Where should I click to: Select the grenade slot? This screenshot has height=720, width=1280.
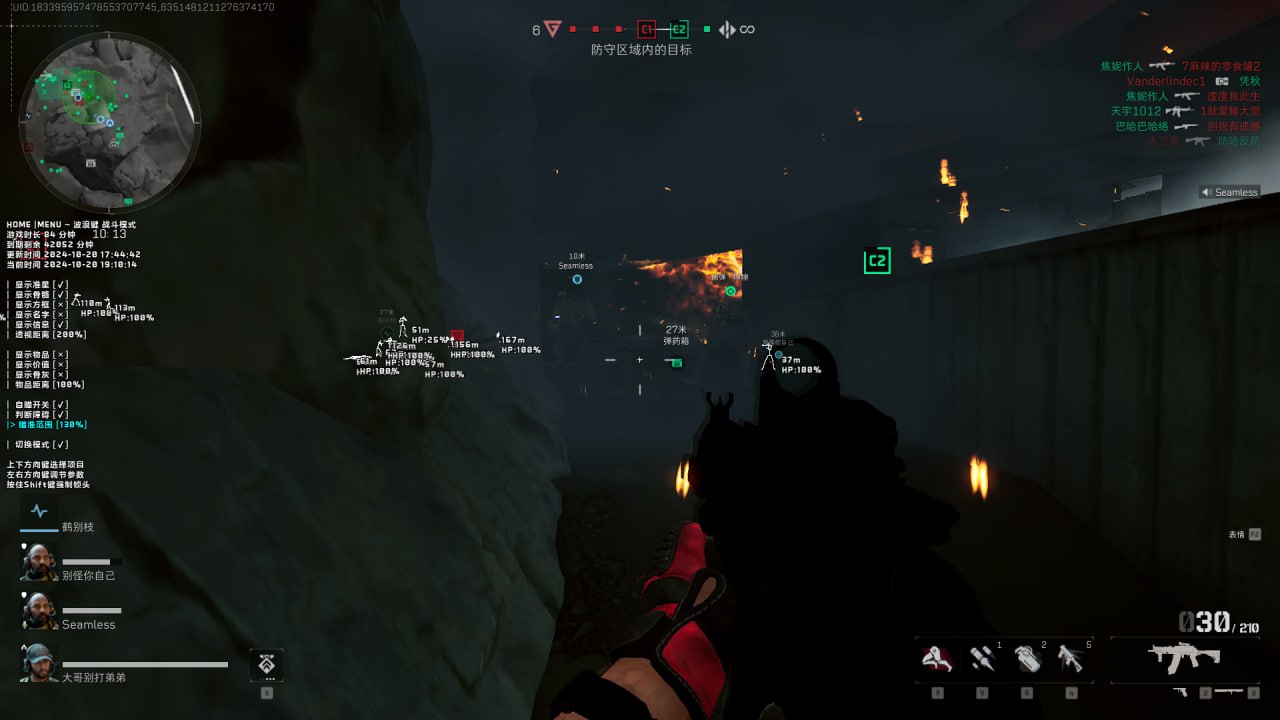tap(1027, 659)
